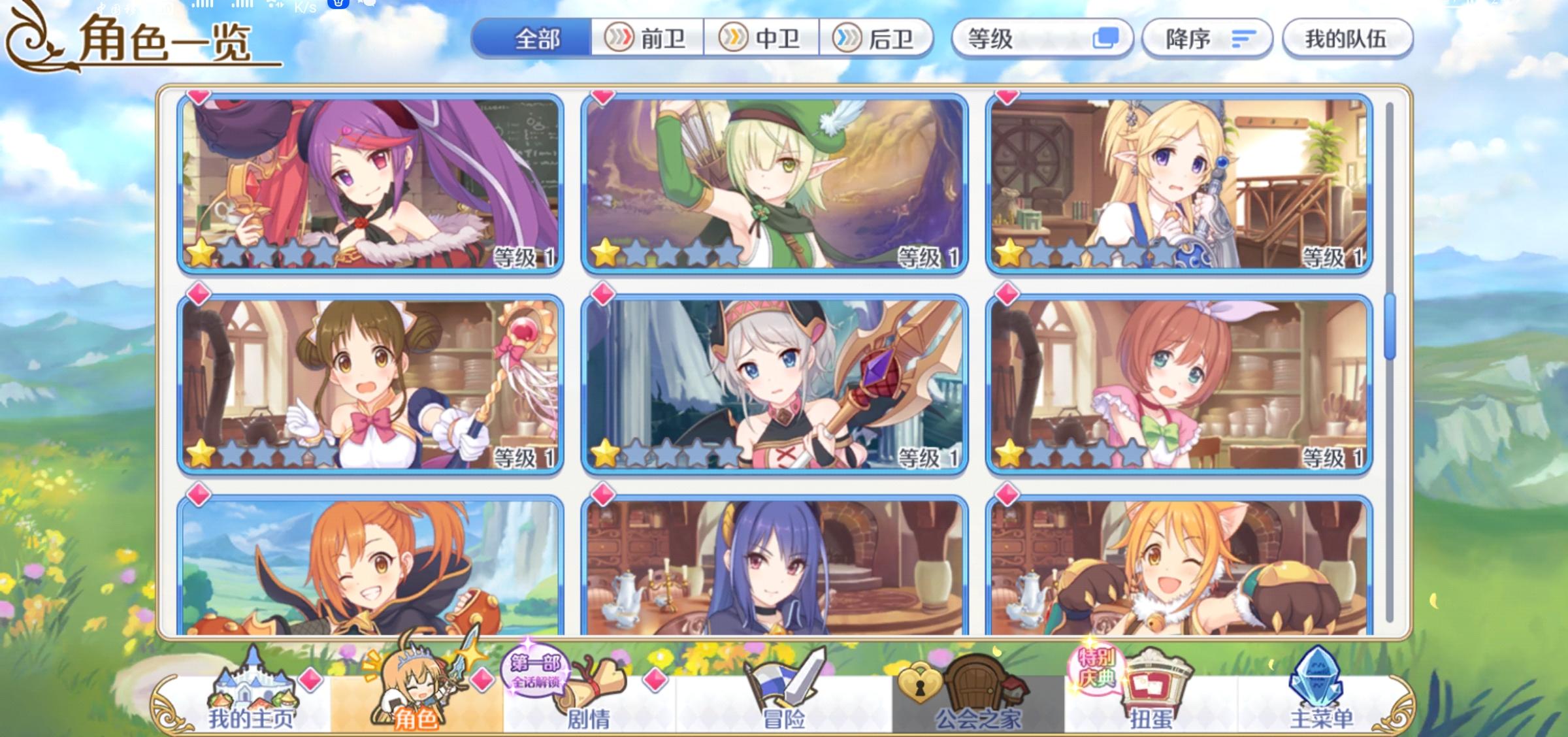Screen dimensions: 1568x737
Task: Open the 我的队伍 teams screen
Action: [x=1347, y=38]
